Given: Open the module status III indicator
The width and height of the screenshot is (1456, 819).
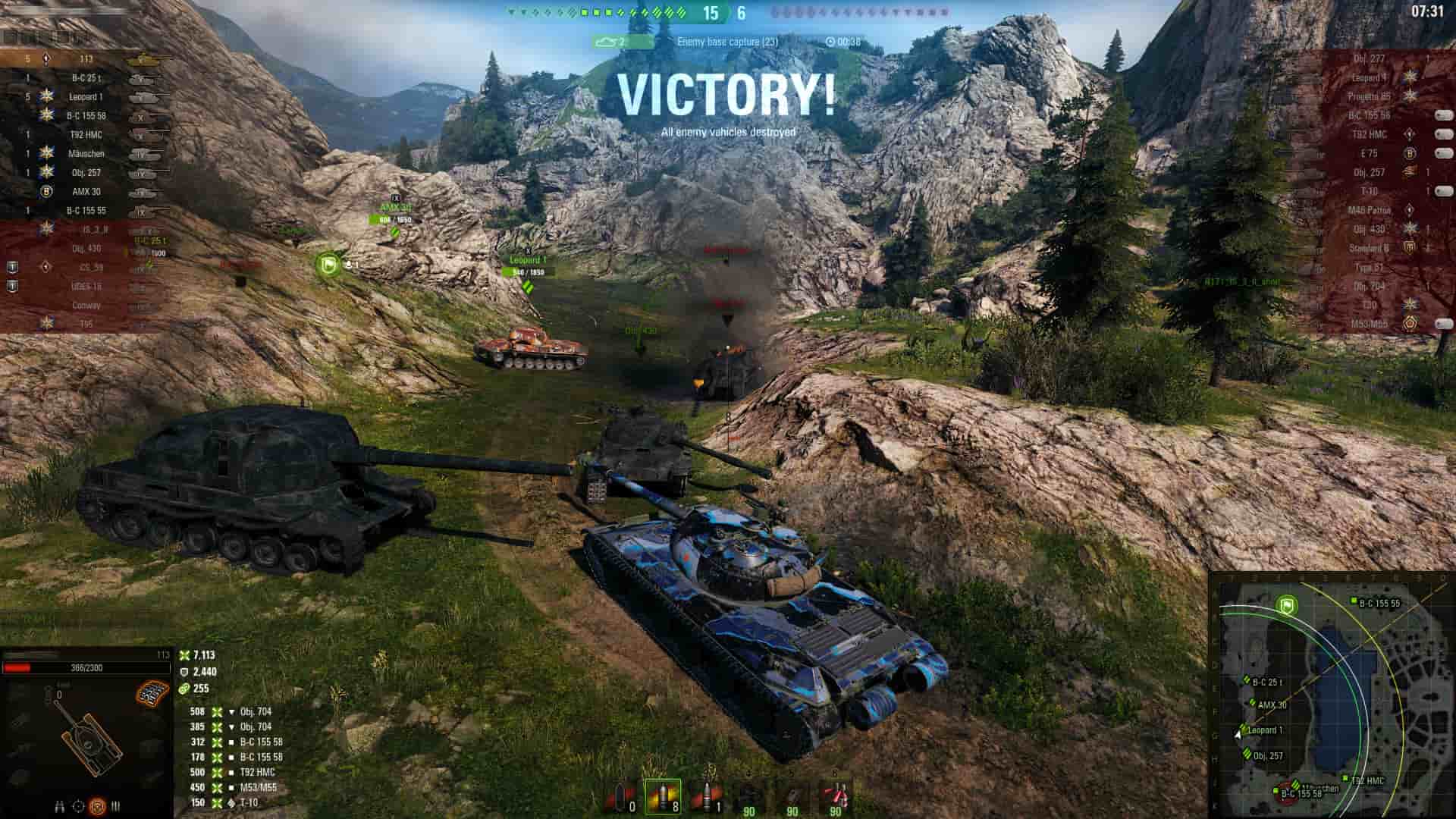Looking at the screenshot, I should pyautogui.click(x=115, y=806).
